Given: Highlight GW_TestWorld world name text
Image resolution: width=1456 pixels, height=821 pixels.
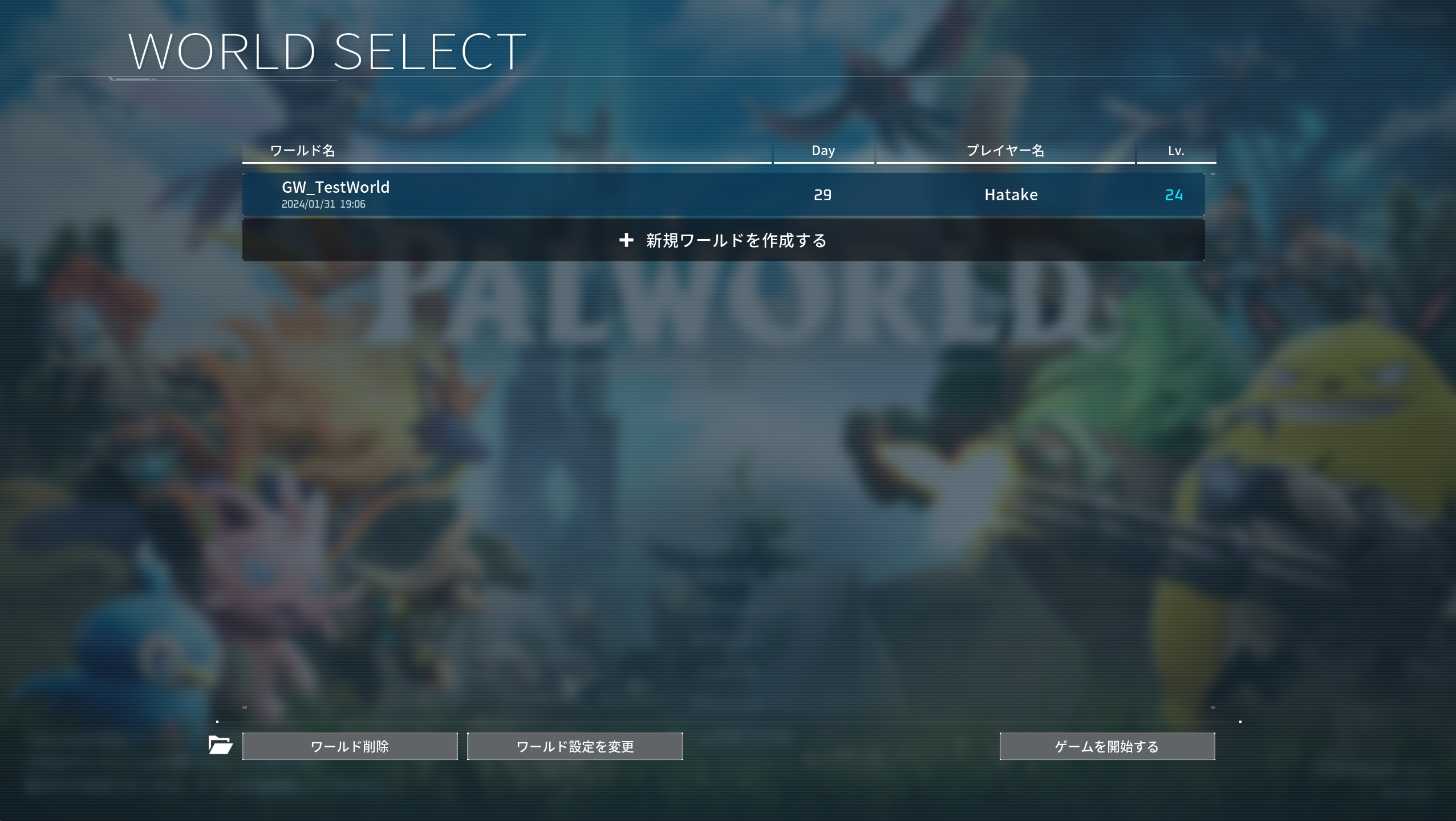Looking at the screenshot, I should pos(335,187).
